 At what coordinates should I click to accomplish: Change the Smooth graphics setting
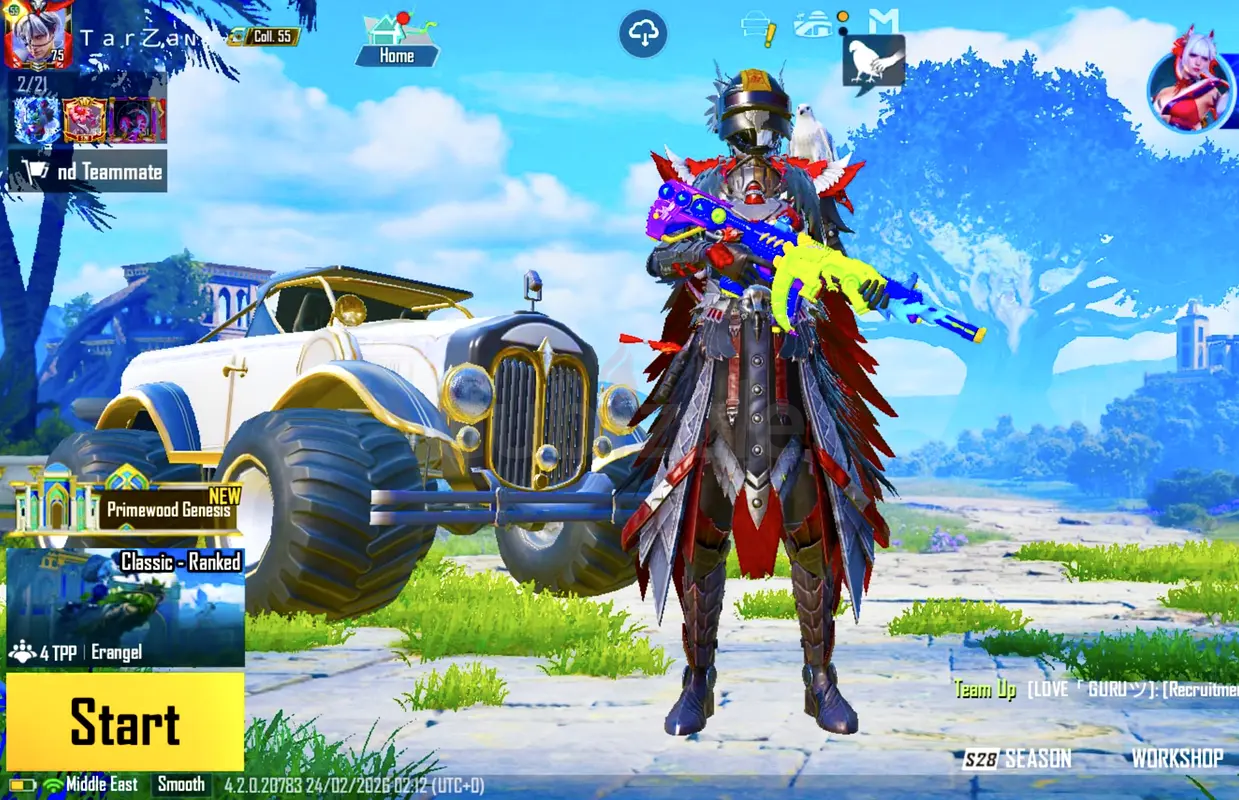pos(181,785)
